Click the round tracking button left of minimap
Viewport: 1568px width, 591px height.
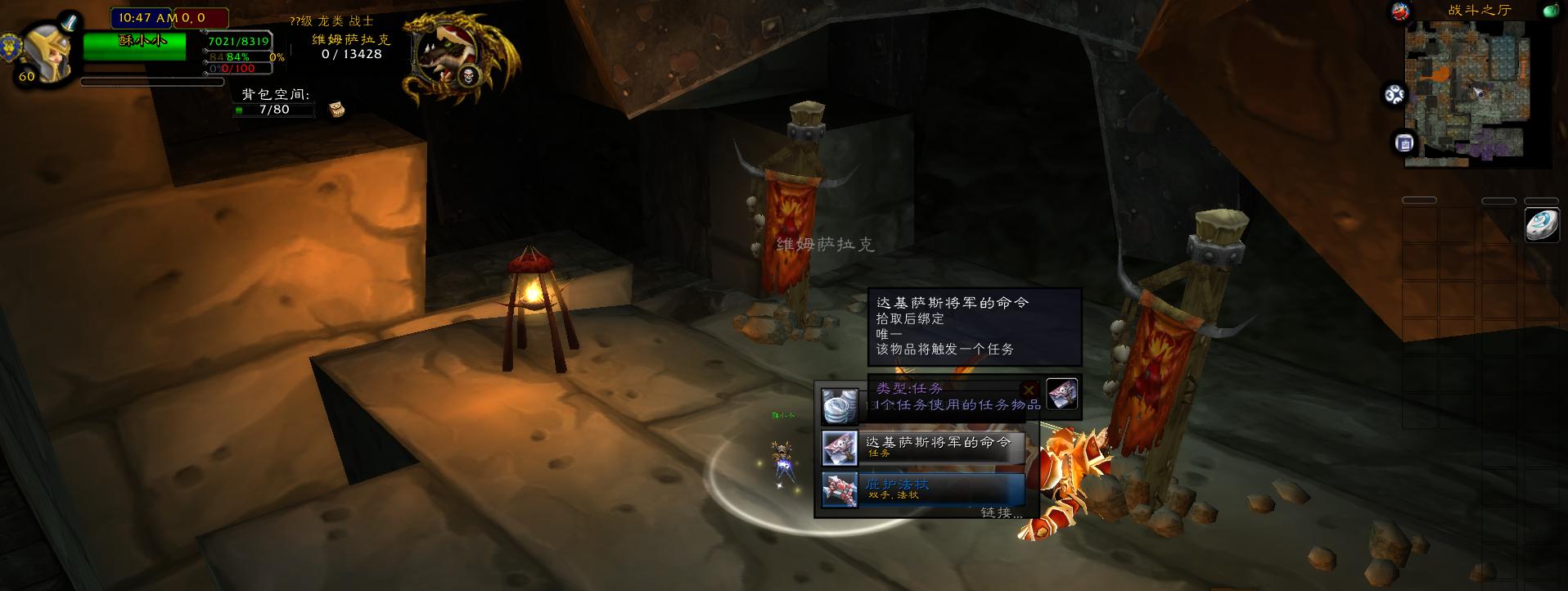1395,94
